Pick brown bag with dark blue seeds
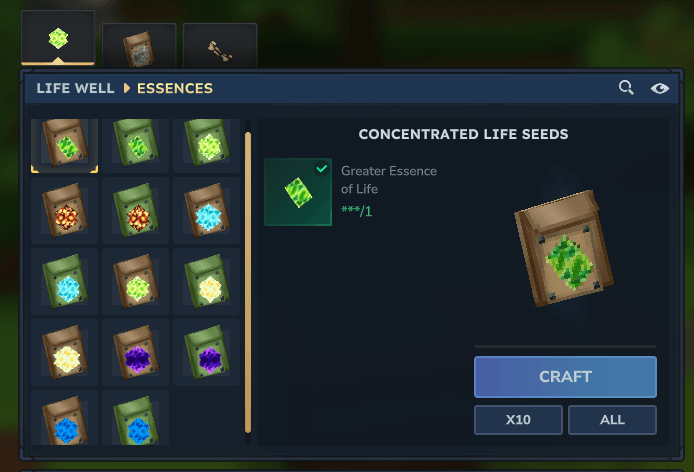The height and width of the screenshot is (472, 694). click(64, 420)
